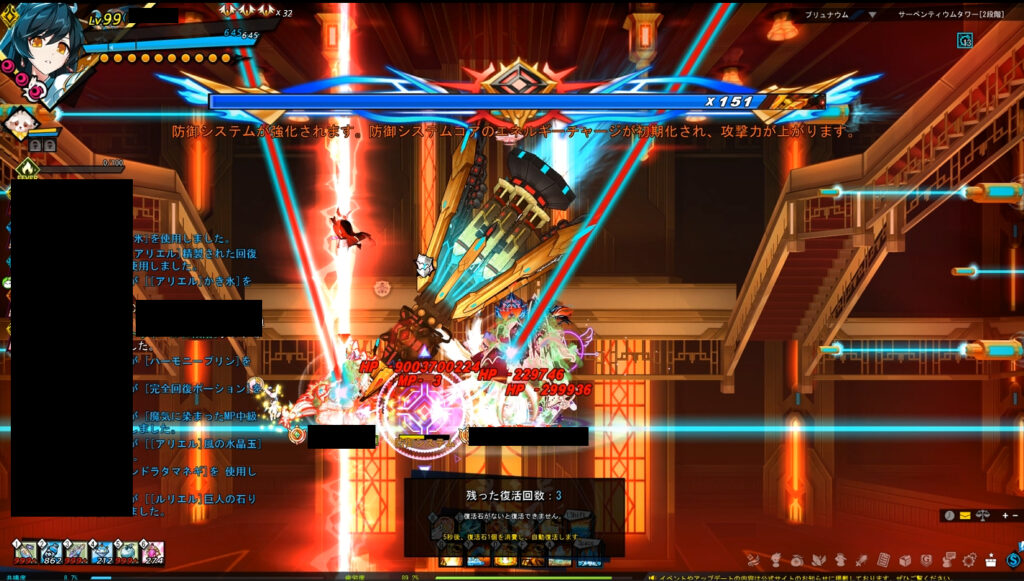Open the blue S cash shop icon

click(x=1013, y=559)
